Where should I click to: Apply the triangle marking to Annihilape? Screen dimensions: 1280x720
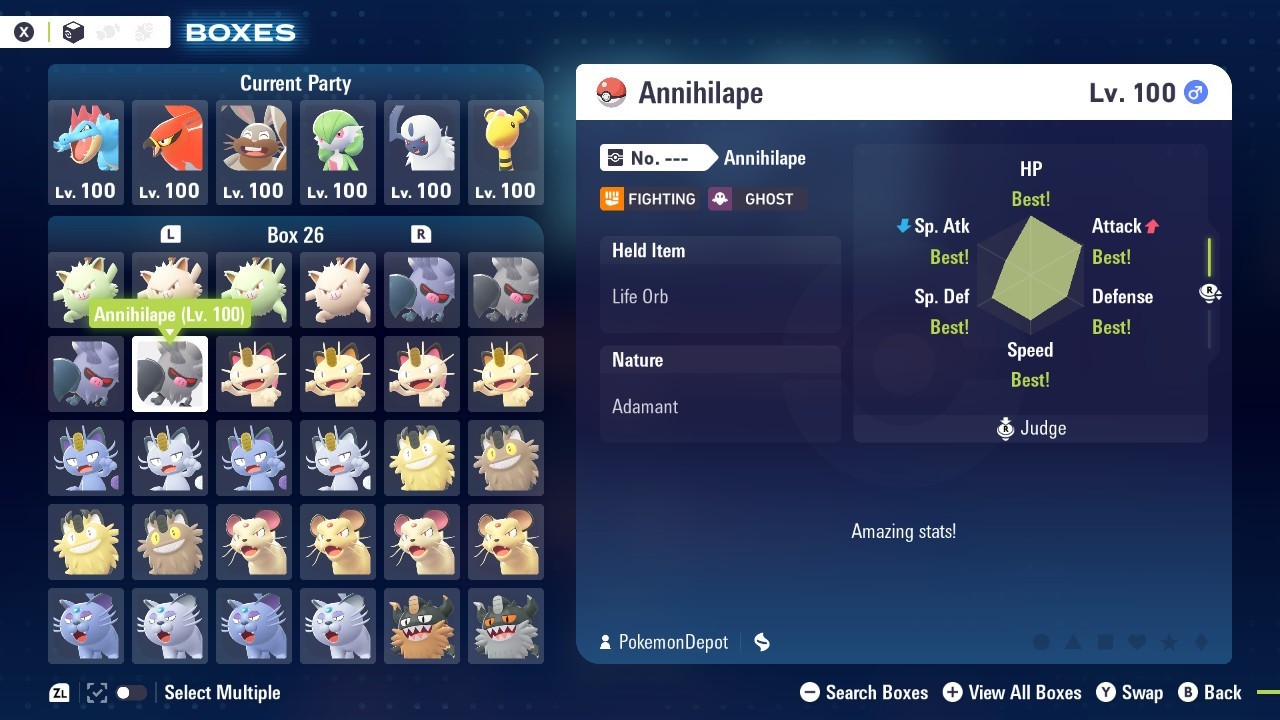pos(1073,642)
